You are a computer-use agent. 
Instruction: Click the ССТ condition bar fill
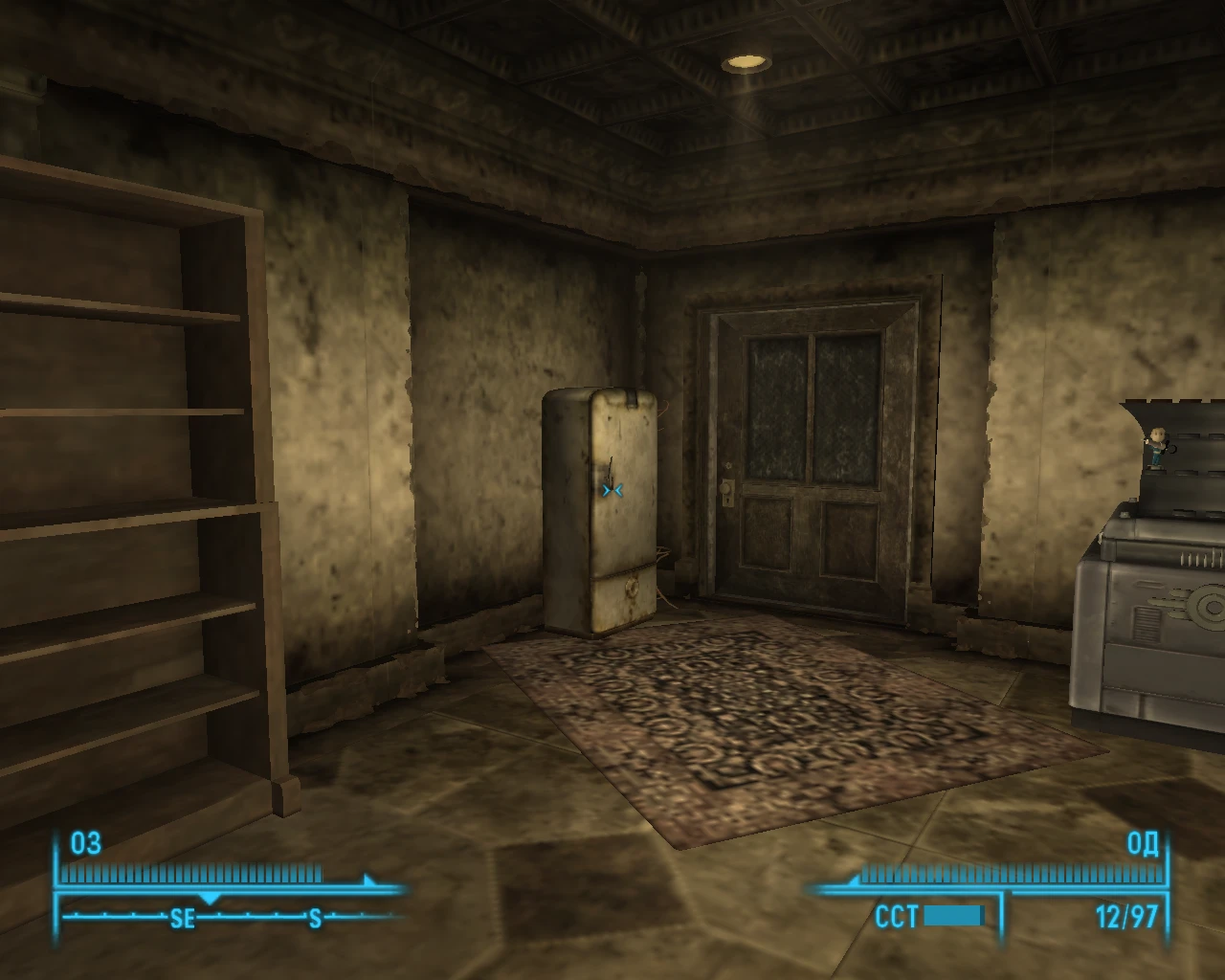pyautogui.click(x=952, y=916)
